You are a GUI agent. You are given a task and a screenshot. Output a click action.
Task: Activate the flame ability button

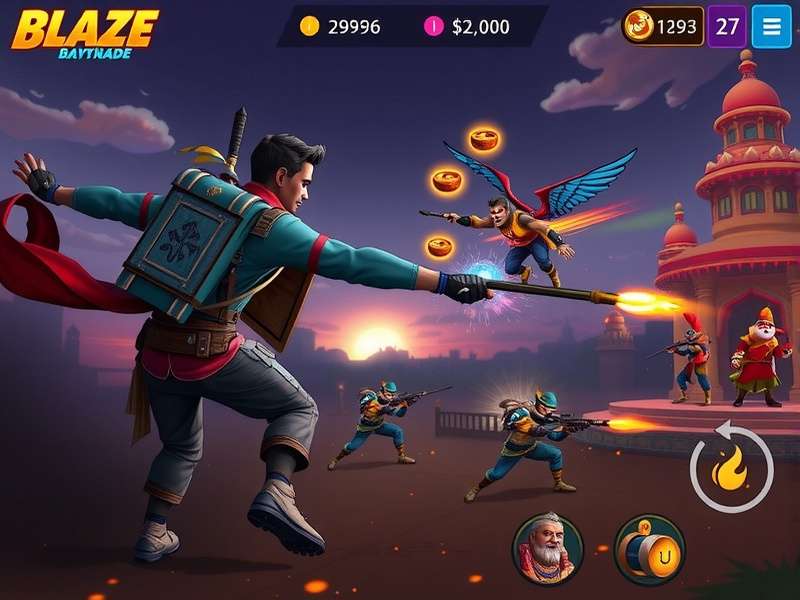(x=731, y=467)
